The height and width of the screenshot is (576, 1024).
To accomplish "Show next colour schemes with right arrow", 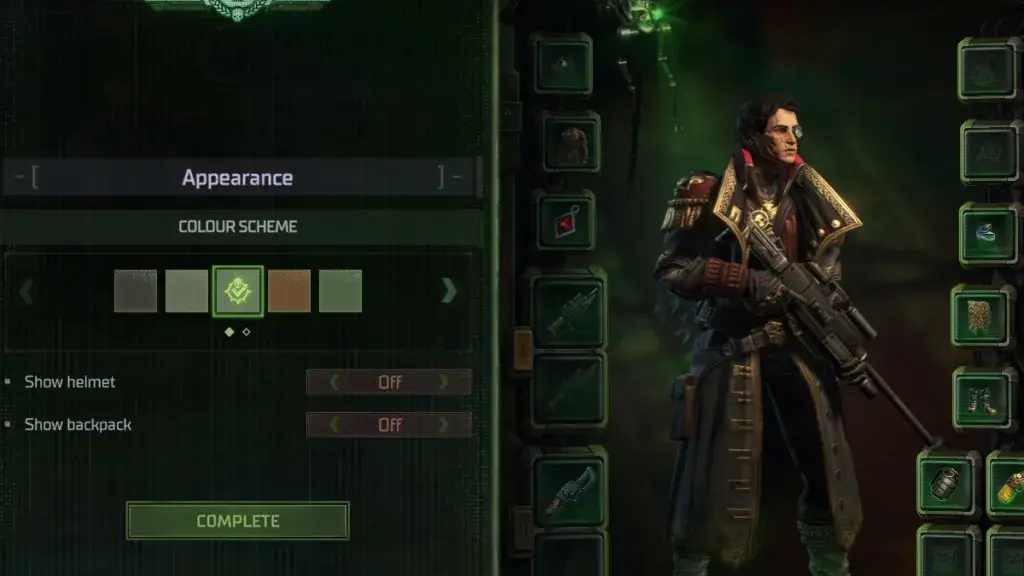I will 449,291.
